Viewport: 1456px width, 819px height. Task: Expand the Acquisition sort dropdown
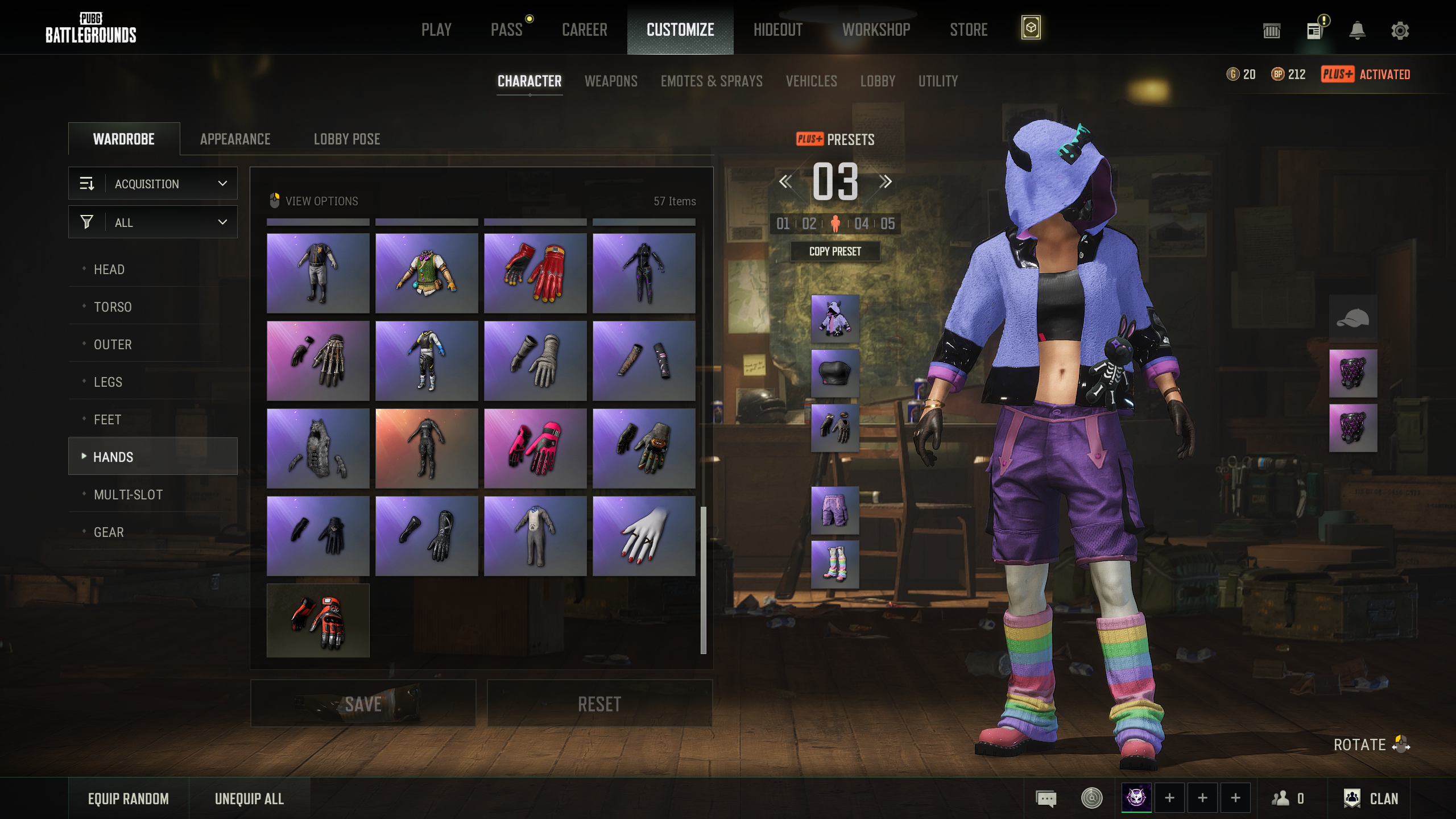click(x=153, y=184)
